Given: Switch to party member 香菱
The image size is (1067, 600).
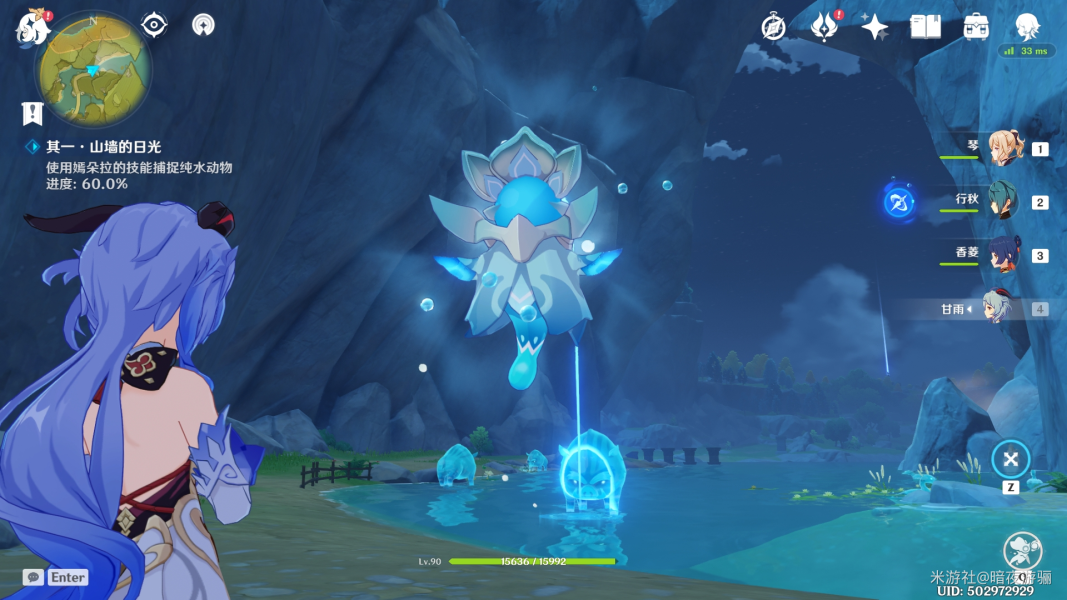Looking at the screenshot, I should (x=1001, y=254).
